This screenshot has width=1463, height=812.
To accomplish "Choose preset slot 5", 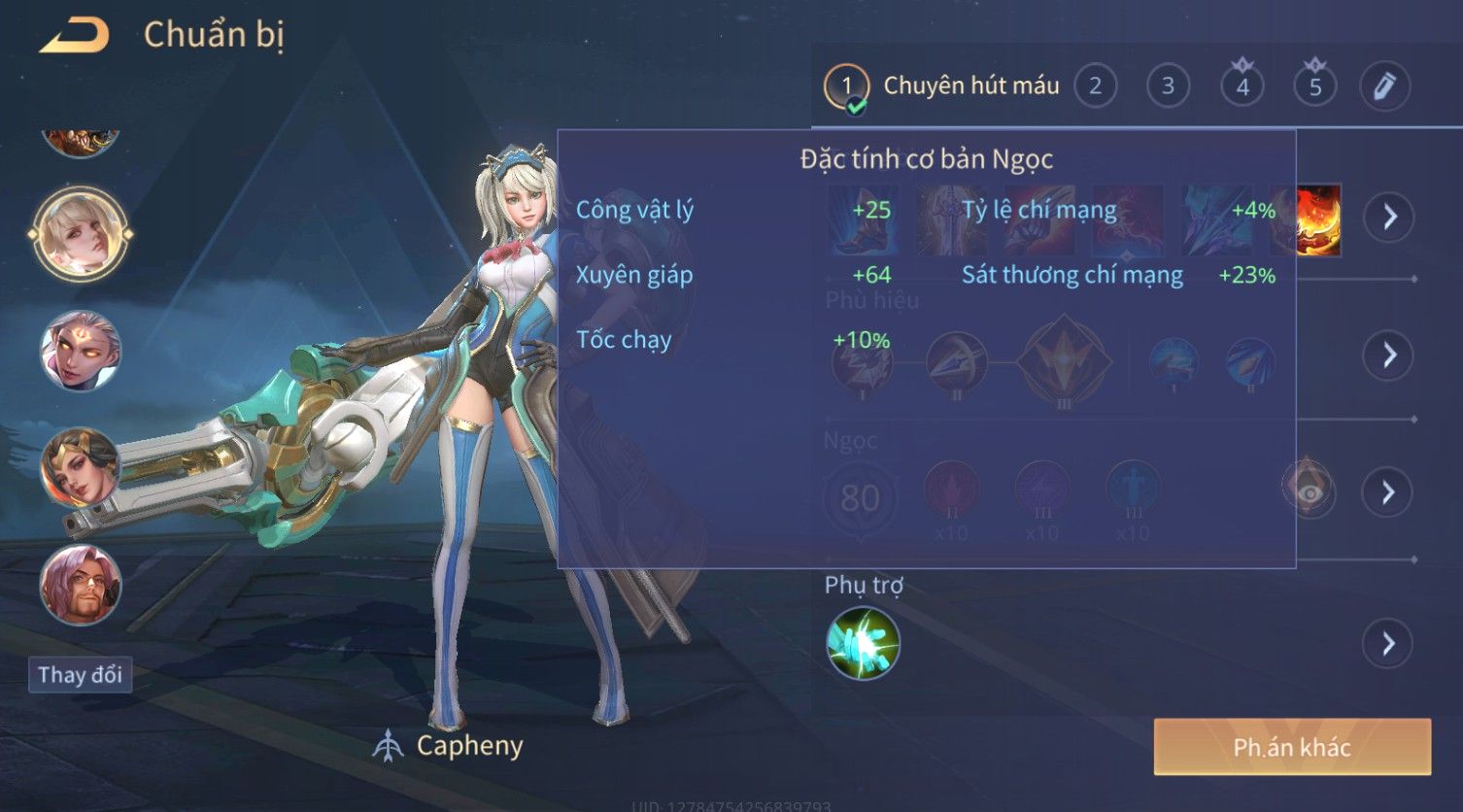I will point(1314,86).
